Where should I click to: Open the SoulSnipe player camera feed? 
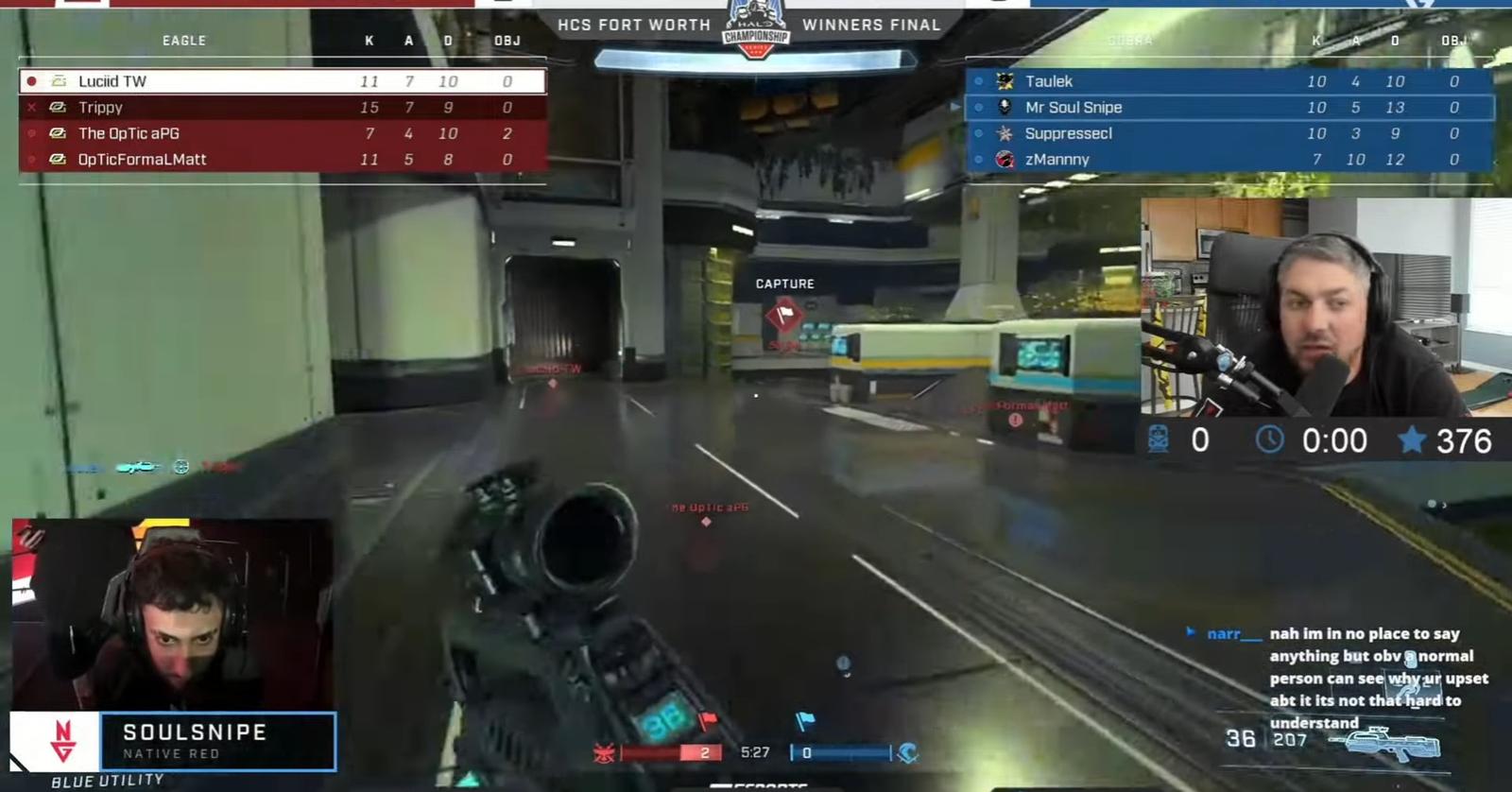(172, 612)
